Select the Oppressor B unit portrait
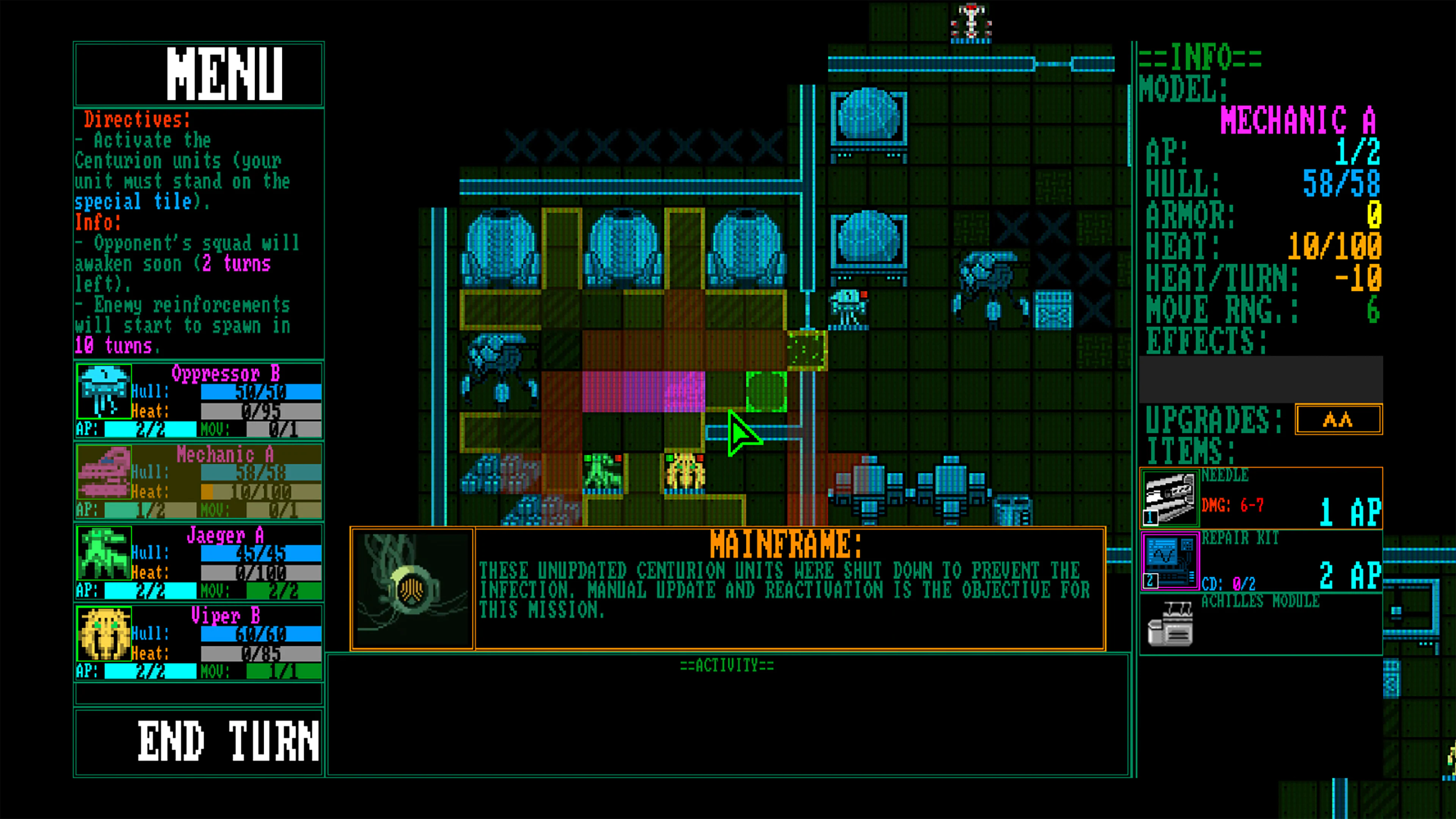The height and width of the screenshot is (819, 1456). point(105,393)
